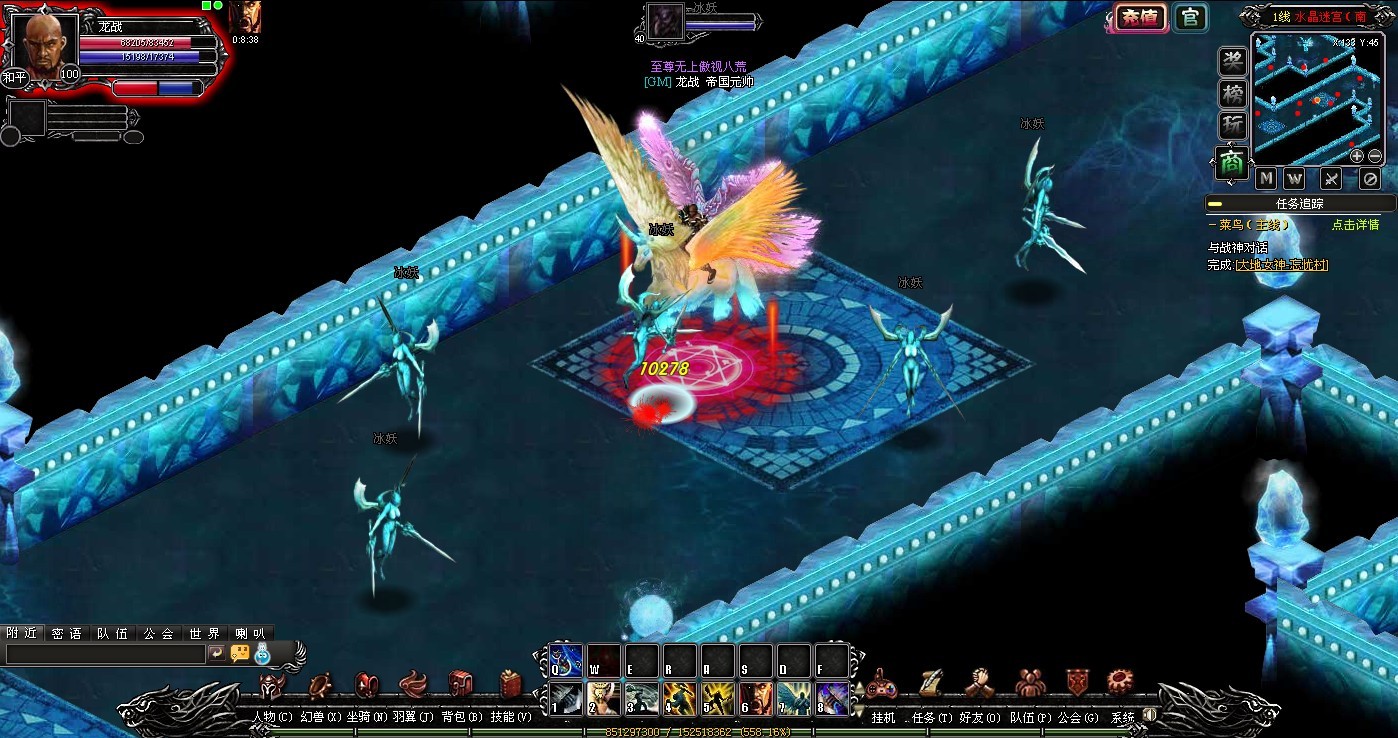Zoom out the minimap with minus
This screenshot has height=738, width=1398.
[x=1375, y=155]
